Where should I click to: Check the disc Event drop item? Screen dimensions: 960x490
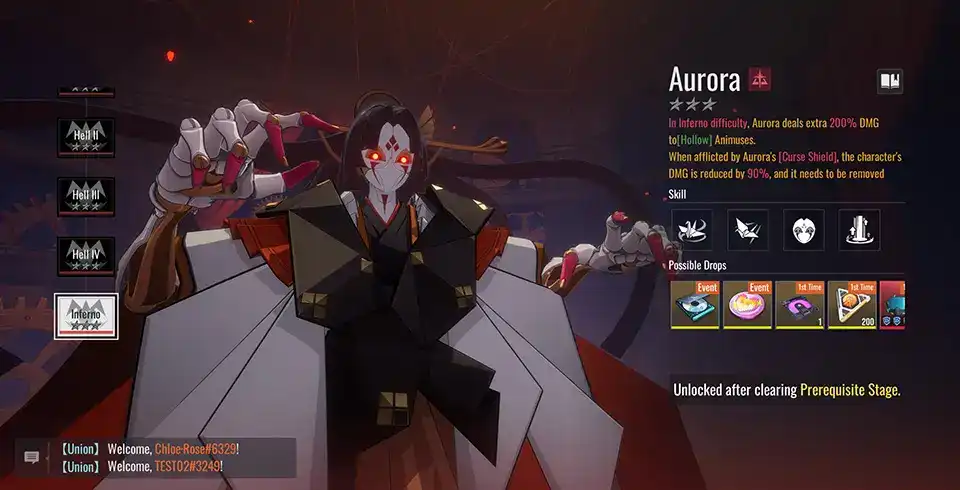pyautogui.click(x=694, y=304)
